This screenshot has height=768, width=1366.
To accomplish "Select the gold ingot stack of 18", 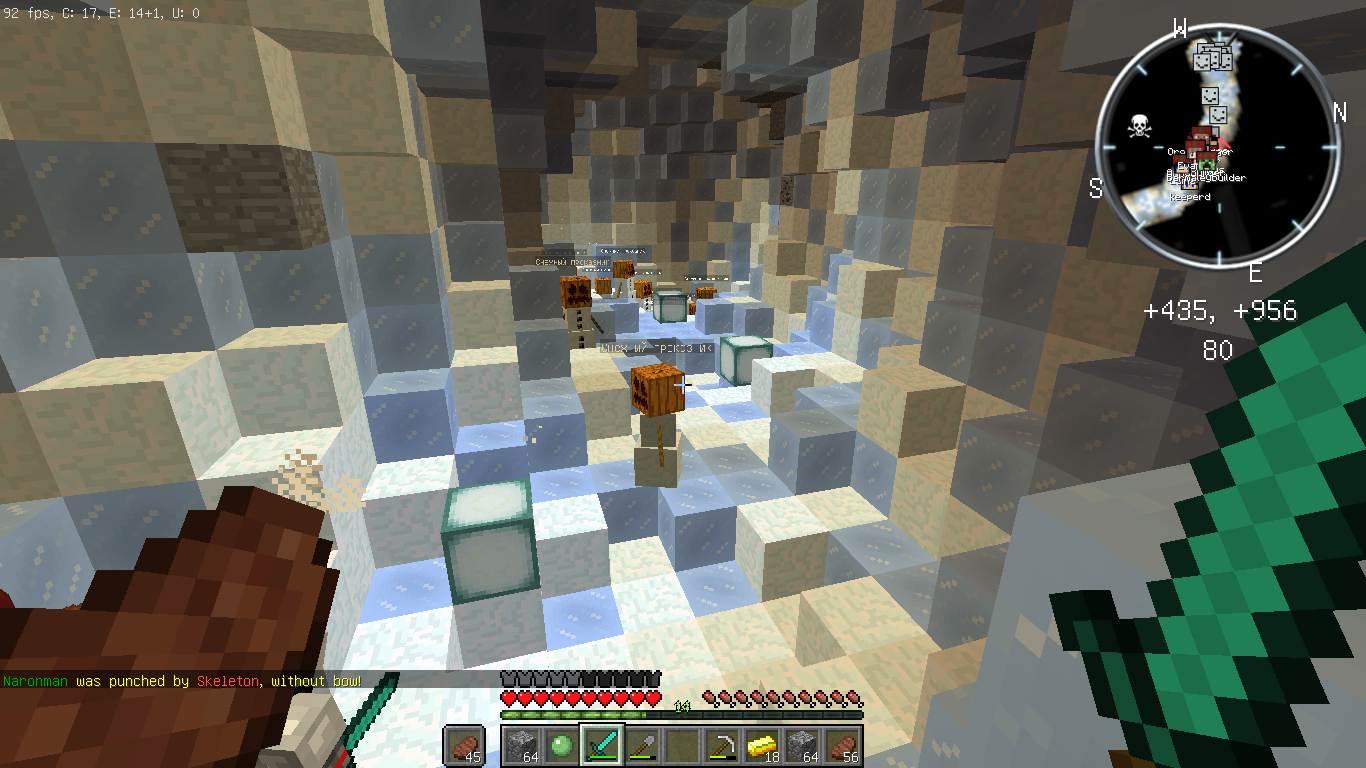I will (762, 745).
